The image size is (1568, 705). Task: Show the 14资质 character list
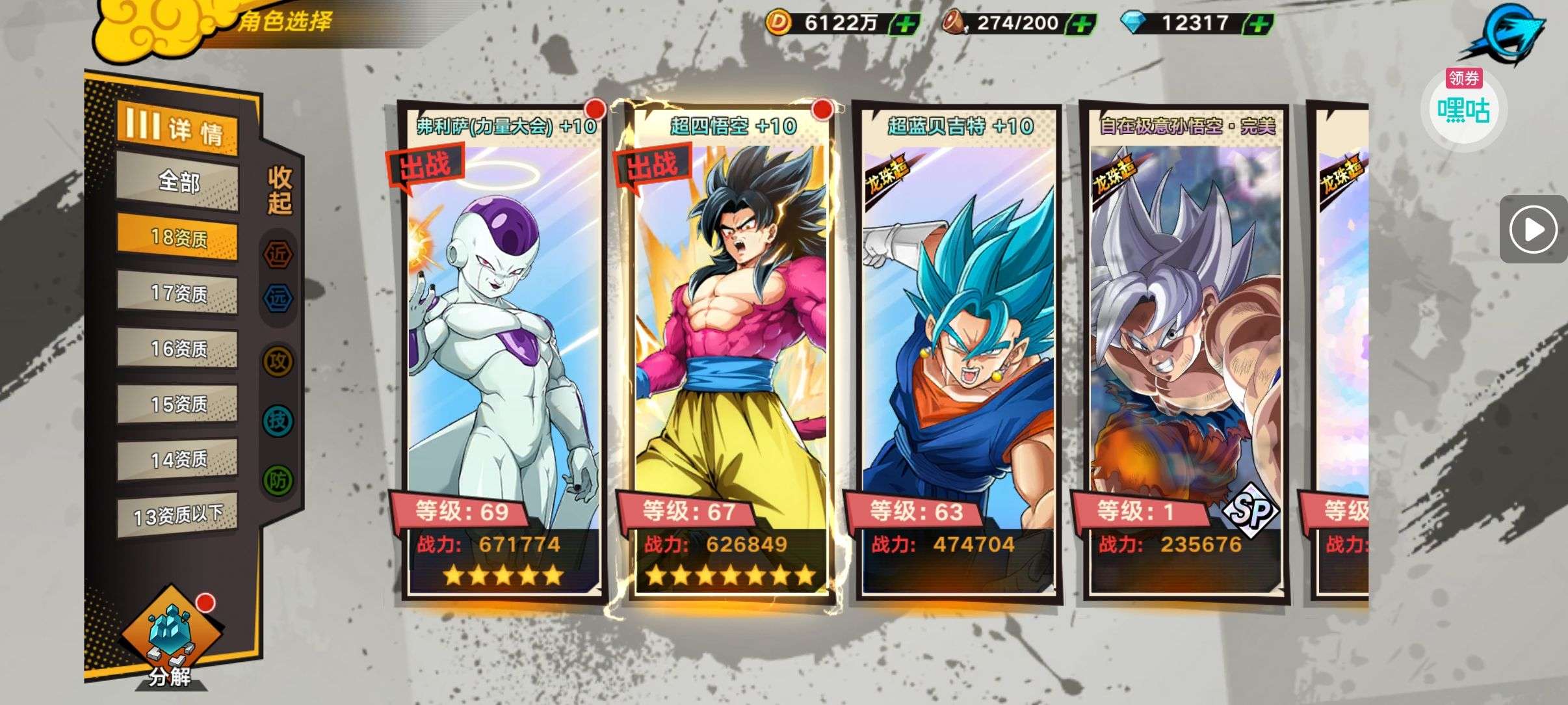[x=178, y=460]
